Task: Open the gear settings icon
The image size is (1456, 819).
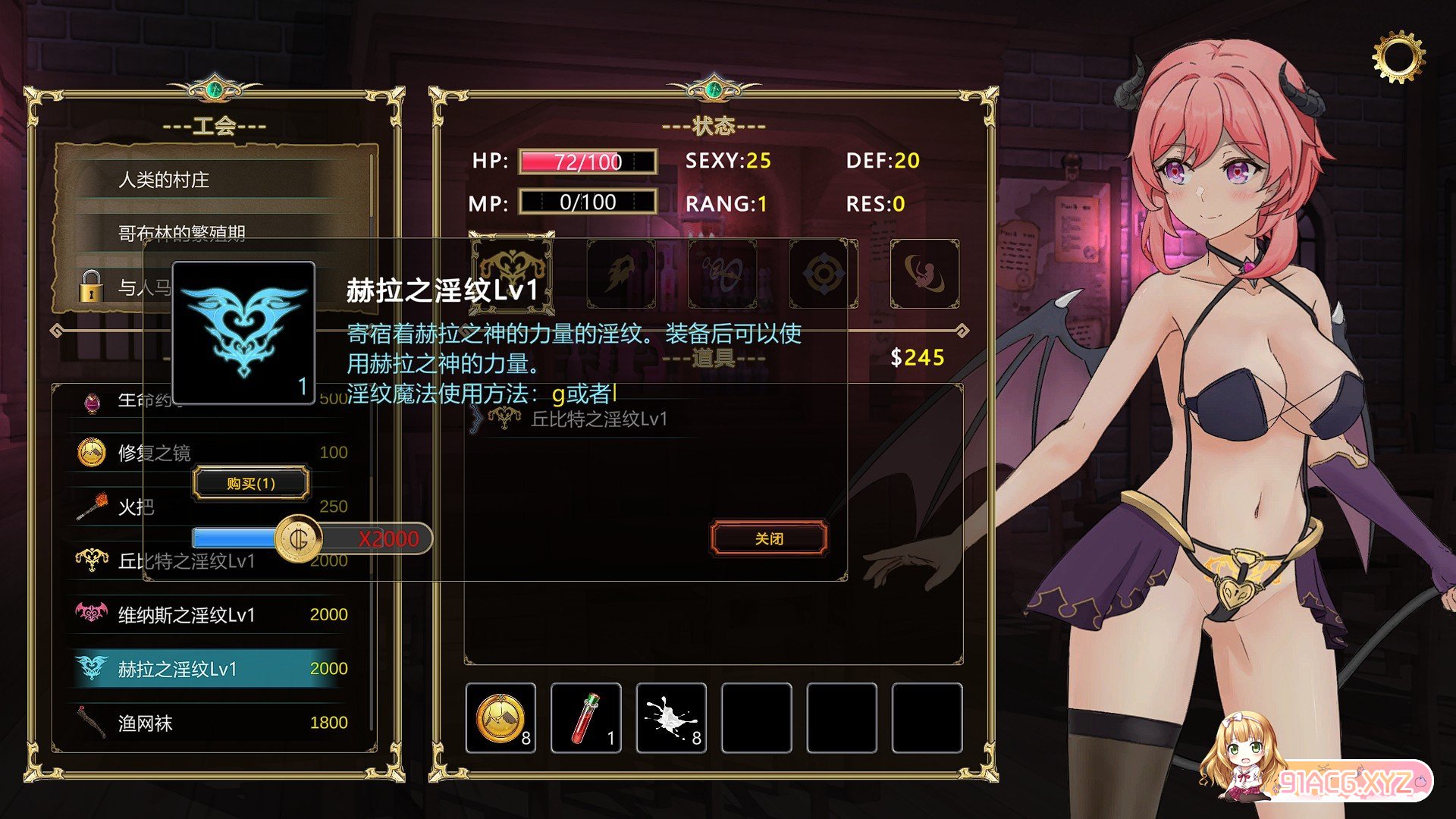Action: 1398,56
